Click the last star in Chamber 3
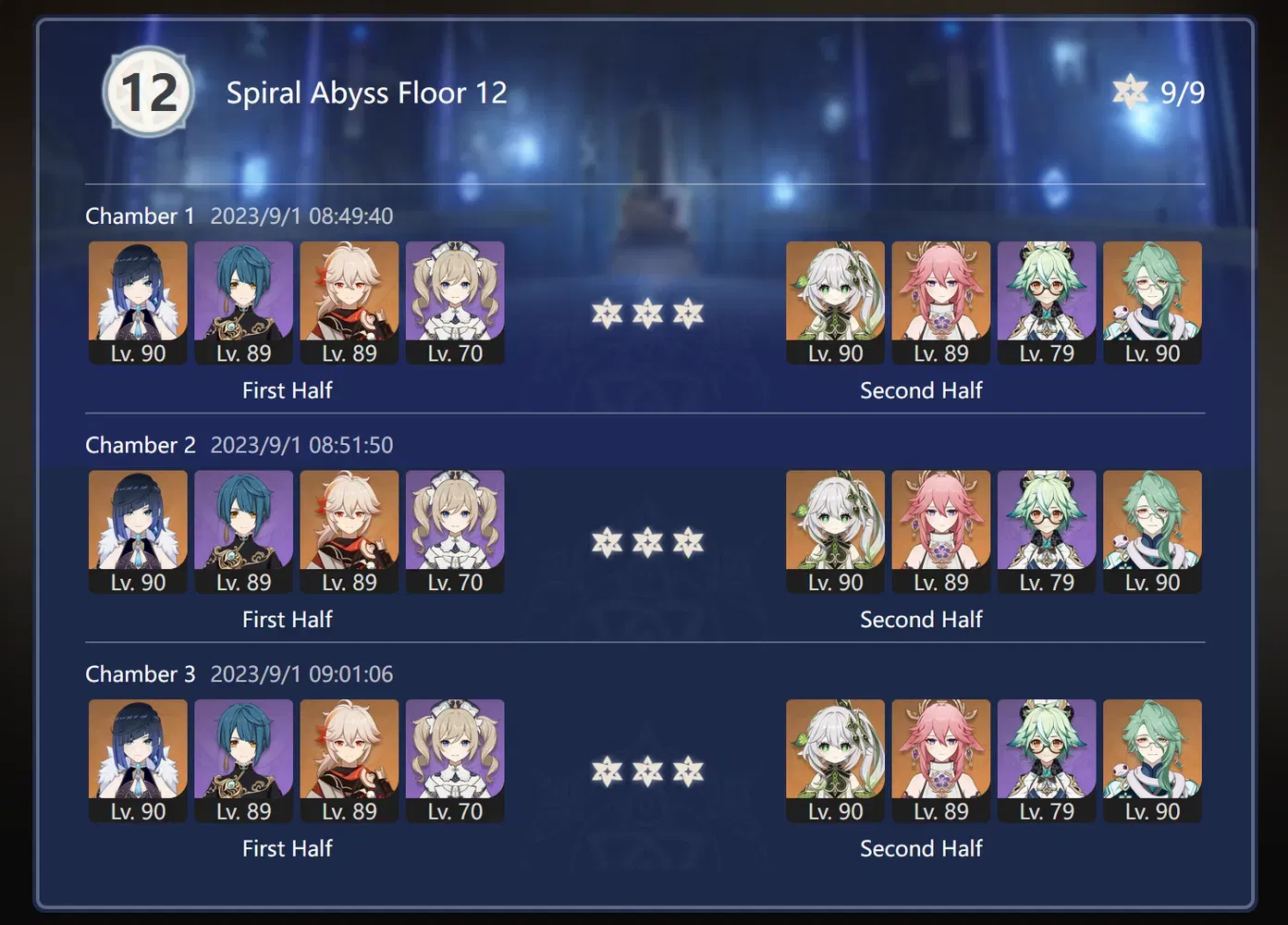This screenshot has height=925, width=1288. pos(688,772)
